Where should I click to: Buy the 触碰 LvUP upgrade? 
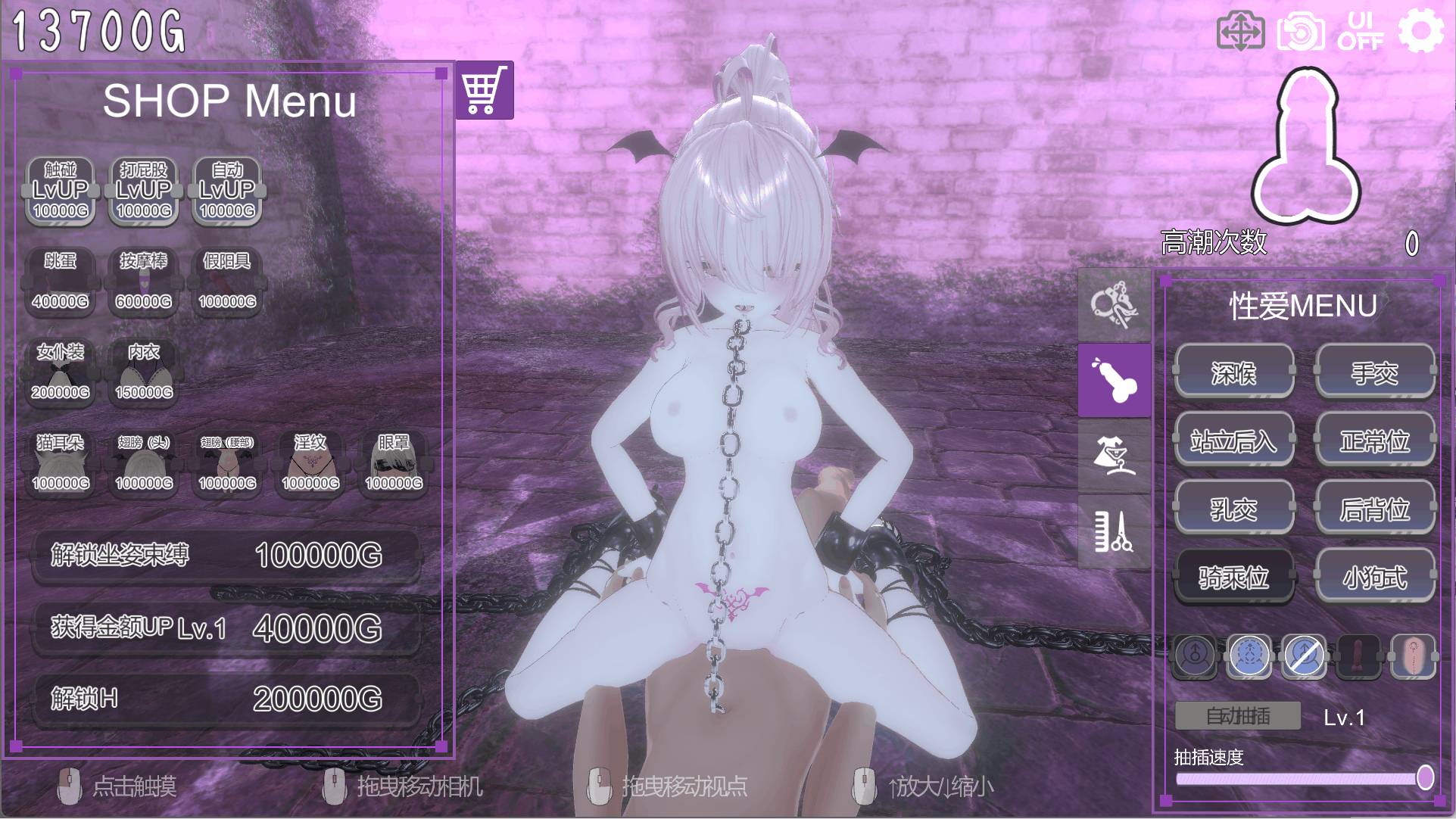(61, 191)
